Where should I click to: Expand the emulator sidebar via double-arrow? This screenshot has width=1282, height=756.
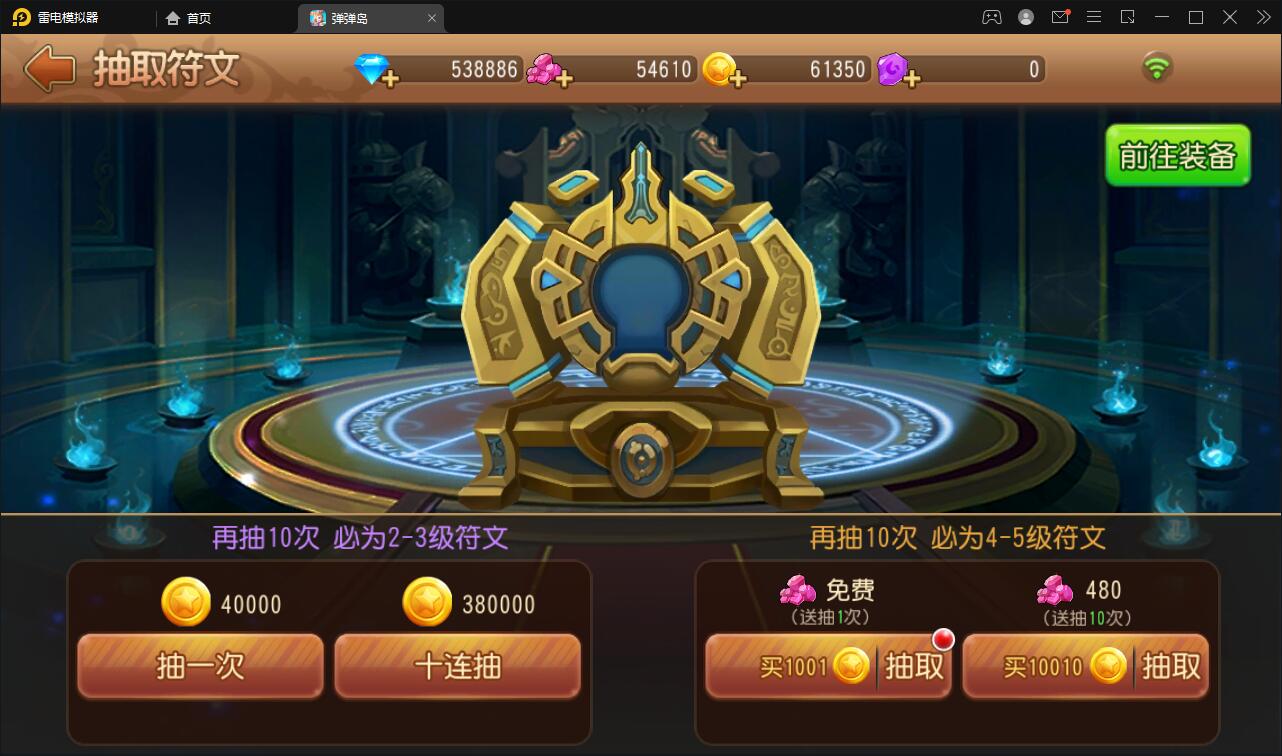point(1261,17)
